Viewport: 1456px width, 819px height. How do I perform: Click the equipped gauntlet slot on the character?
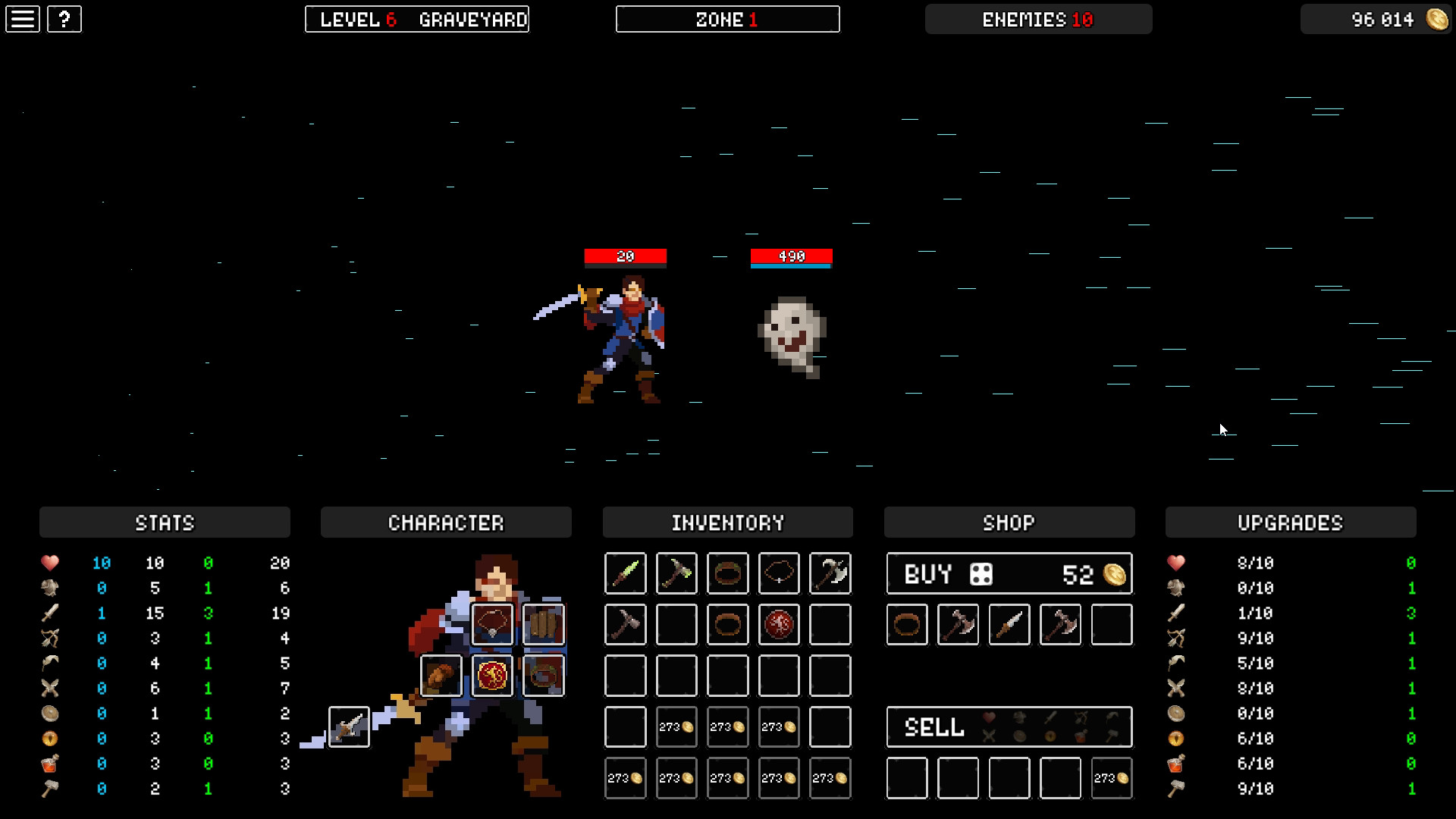442,676
